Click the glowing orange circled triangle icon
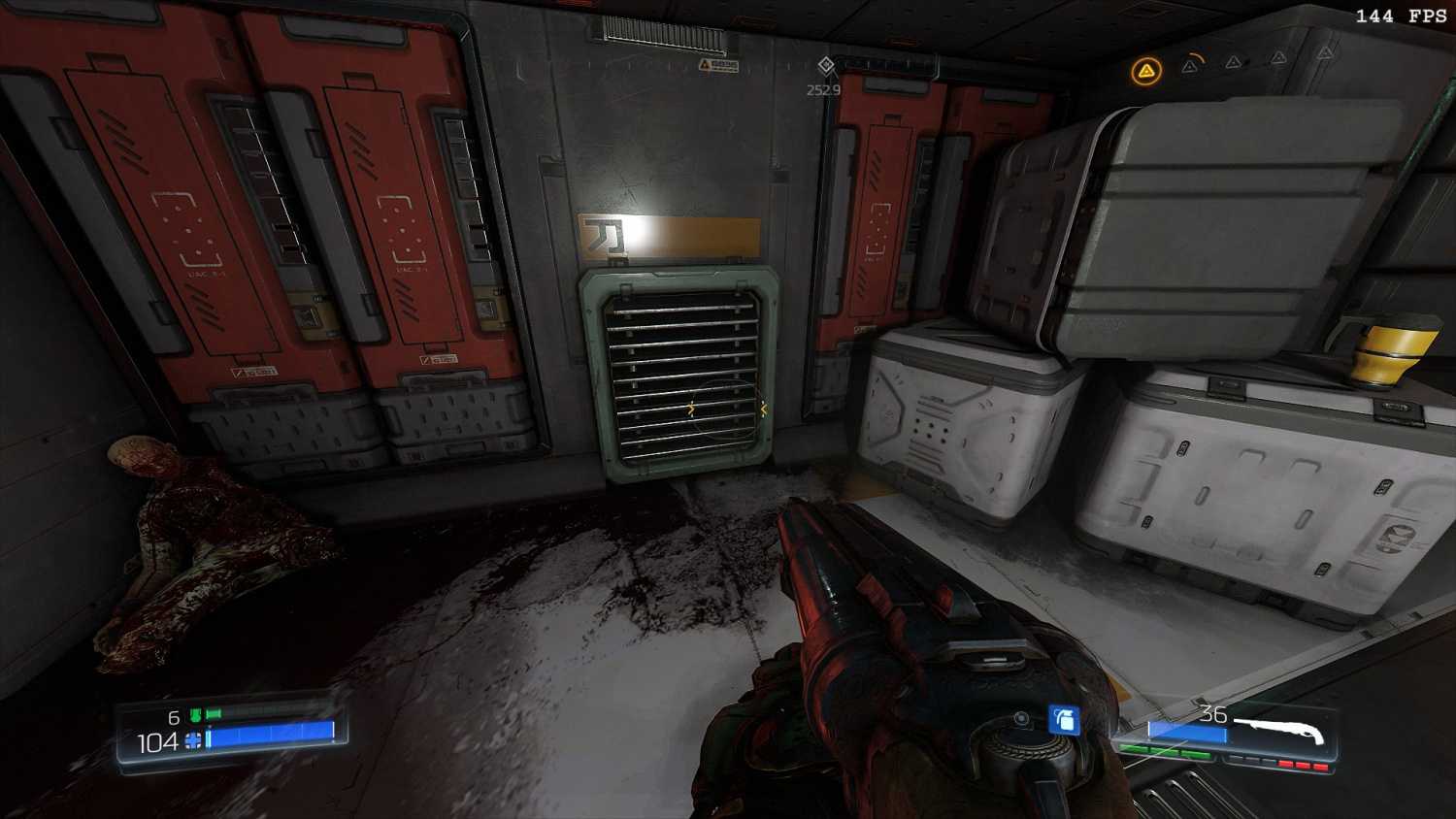The height and width of the screenshot is (819, 1456). [1146, 71]
